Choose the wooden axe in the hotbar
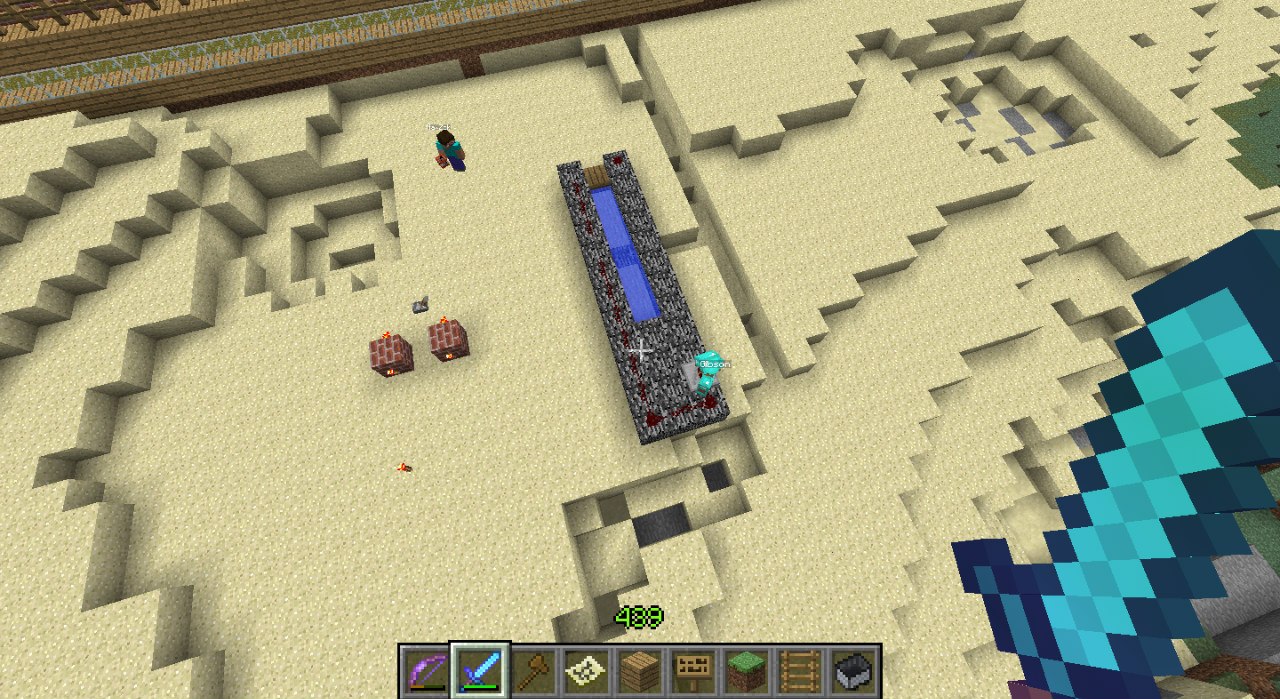The image size is (1280, 699). tap(533, 669)
